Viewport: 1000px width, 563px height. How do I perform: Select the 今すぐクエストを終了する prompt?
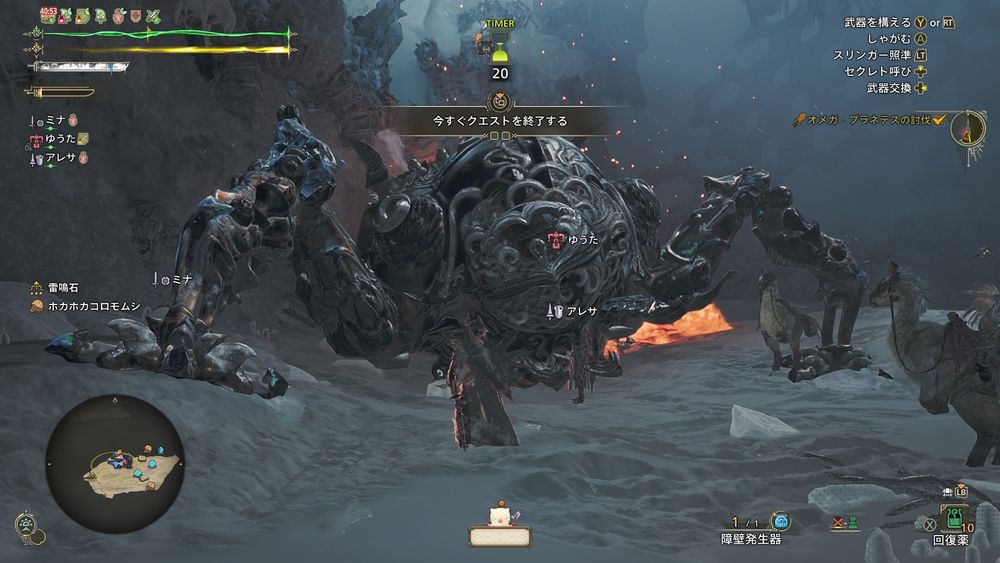pyautogui.click(x=500, y=121)
